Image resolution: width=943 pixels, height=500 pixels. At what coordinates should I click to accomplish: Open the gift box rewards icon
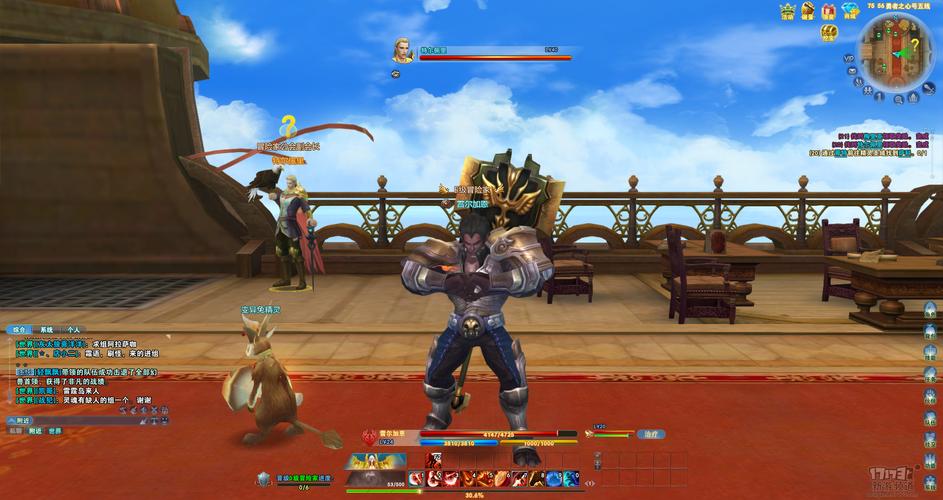click(x=828, y=11)
